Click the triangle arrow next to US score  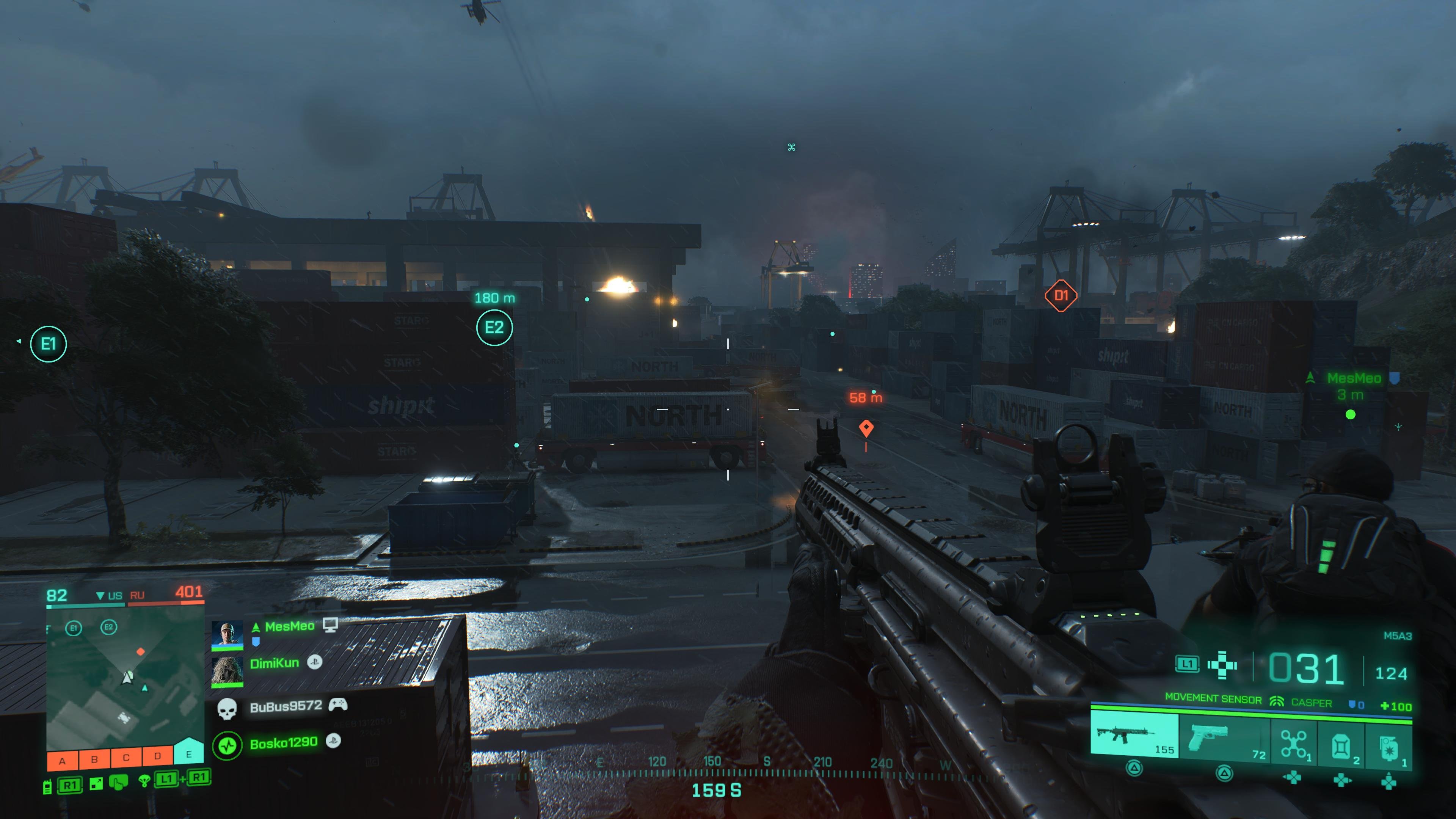(100, 596)
